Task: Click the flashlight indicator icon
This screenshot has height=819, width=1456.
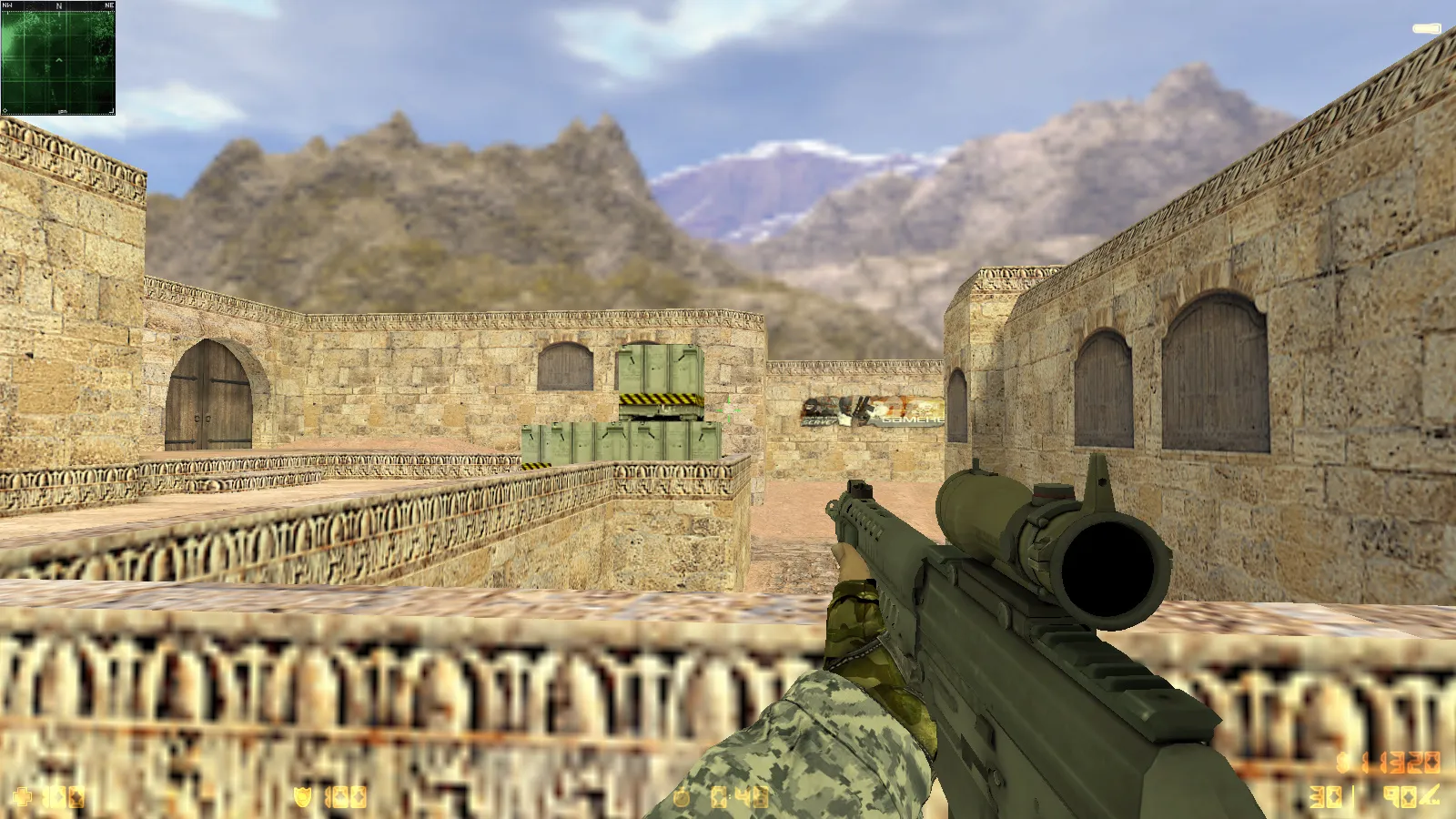Action: tap(1426, 29)
